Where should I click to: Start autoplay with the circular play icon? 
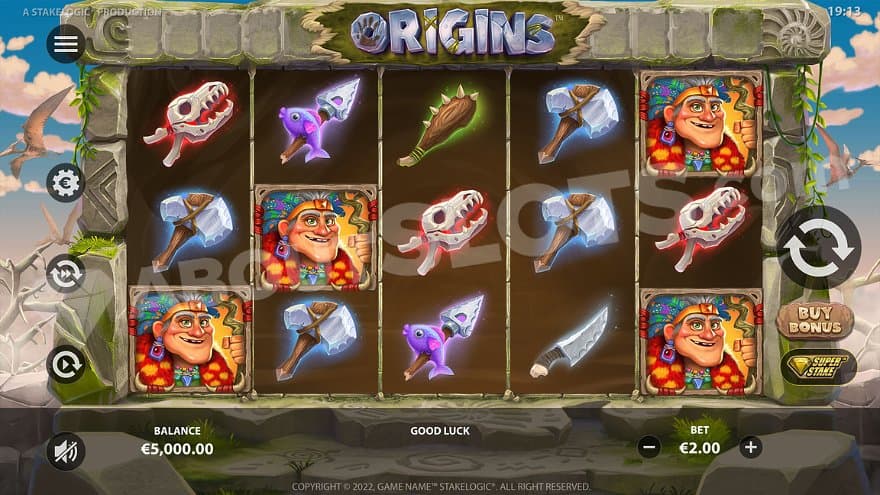[65, 364]
